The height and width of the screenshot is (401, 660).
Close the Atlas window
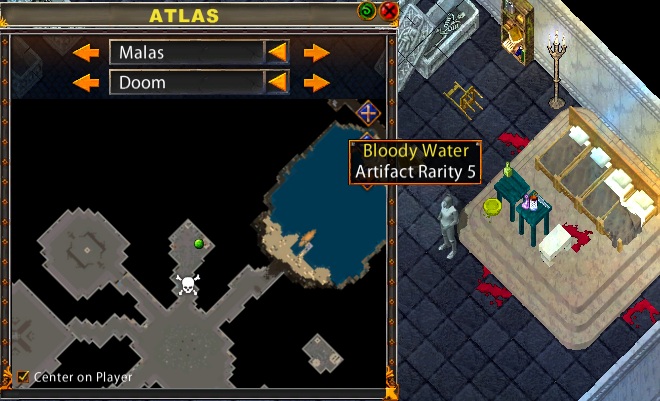pyautogui.click(x=389, y=11)
